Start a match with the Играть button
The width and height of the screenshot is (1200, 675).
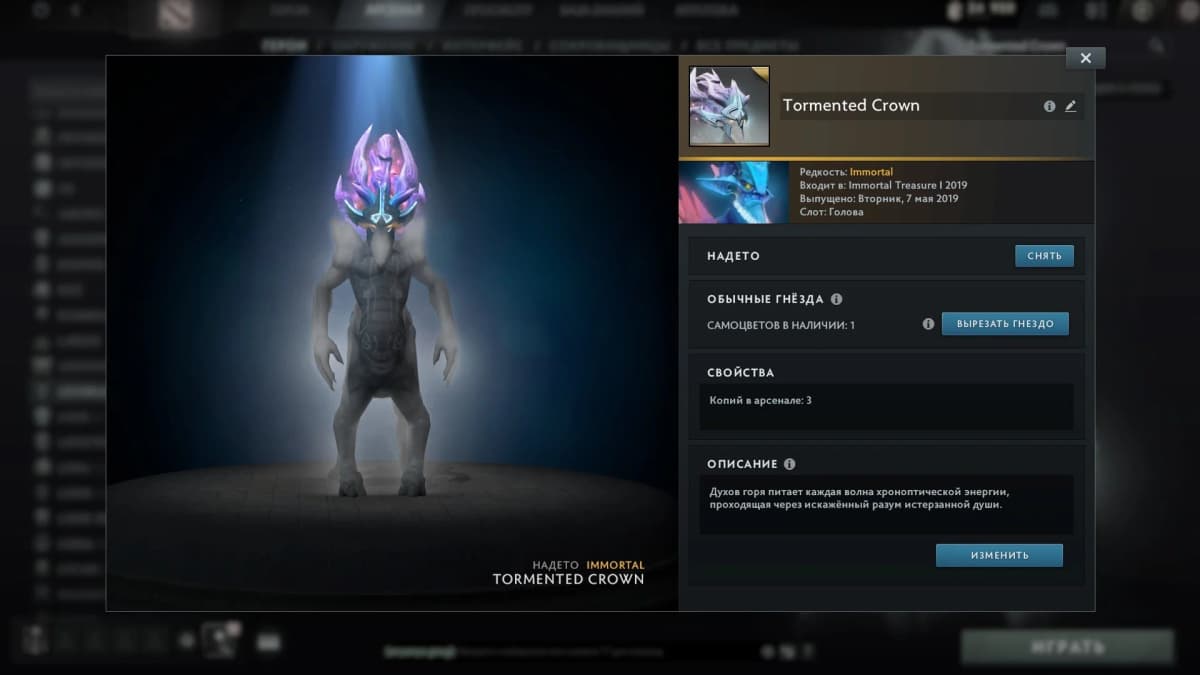point(1067,647)
